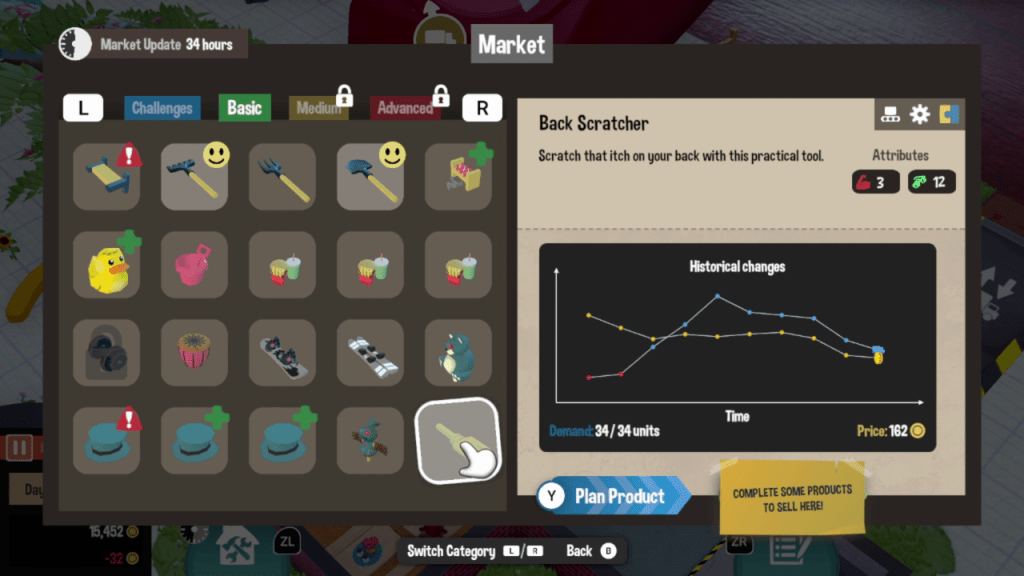Image resolution: width=1024 pixels, height=576 pixels.
Task: Pick the pink bucket product tile
Action: [194, 265]
